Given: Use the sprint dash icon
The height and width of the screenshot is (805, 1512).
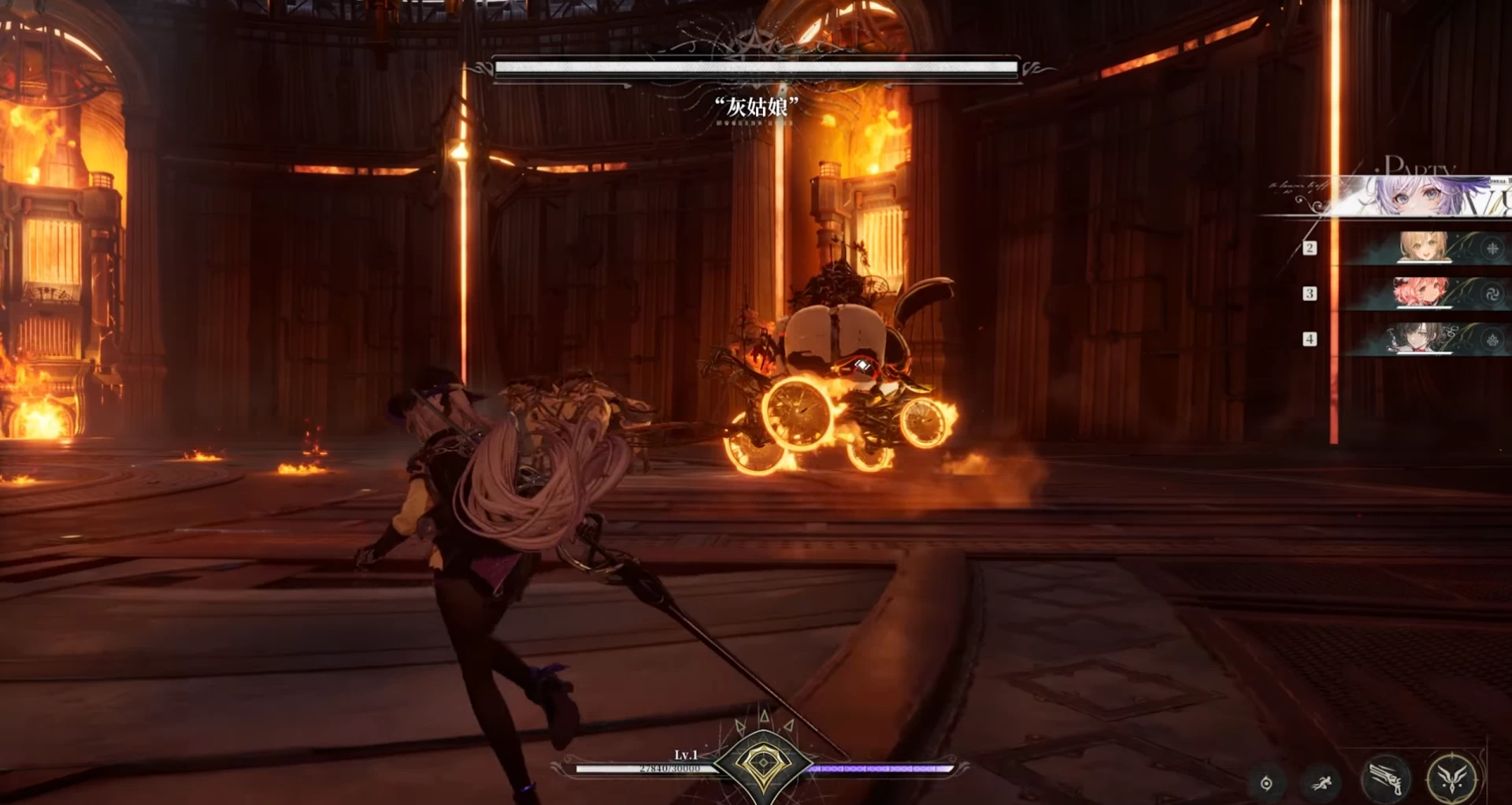Looking at the screenshot, I should coord(1322,783).
